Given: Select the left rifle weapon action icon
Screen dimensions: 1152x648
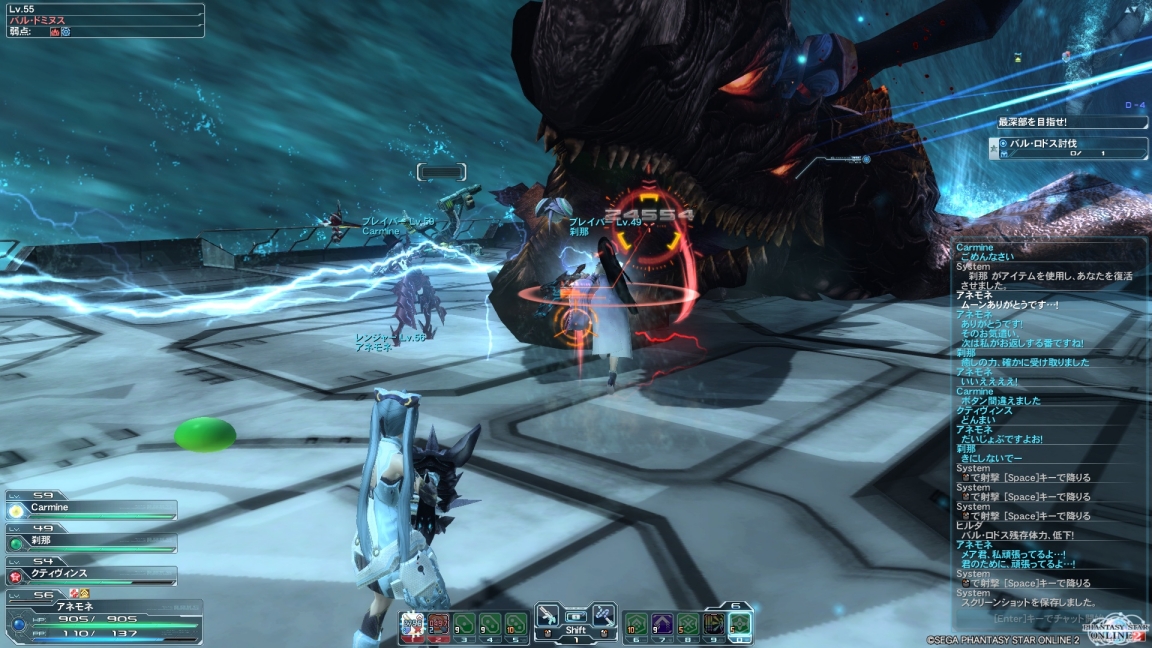Looking at the screenshot, I should [x=548, y=616].
